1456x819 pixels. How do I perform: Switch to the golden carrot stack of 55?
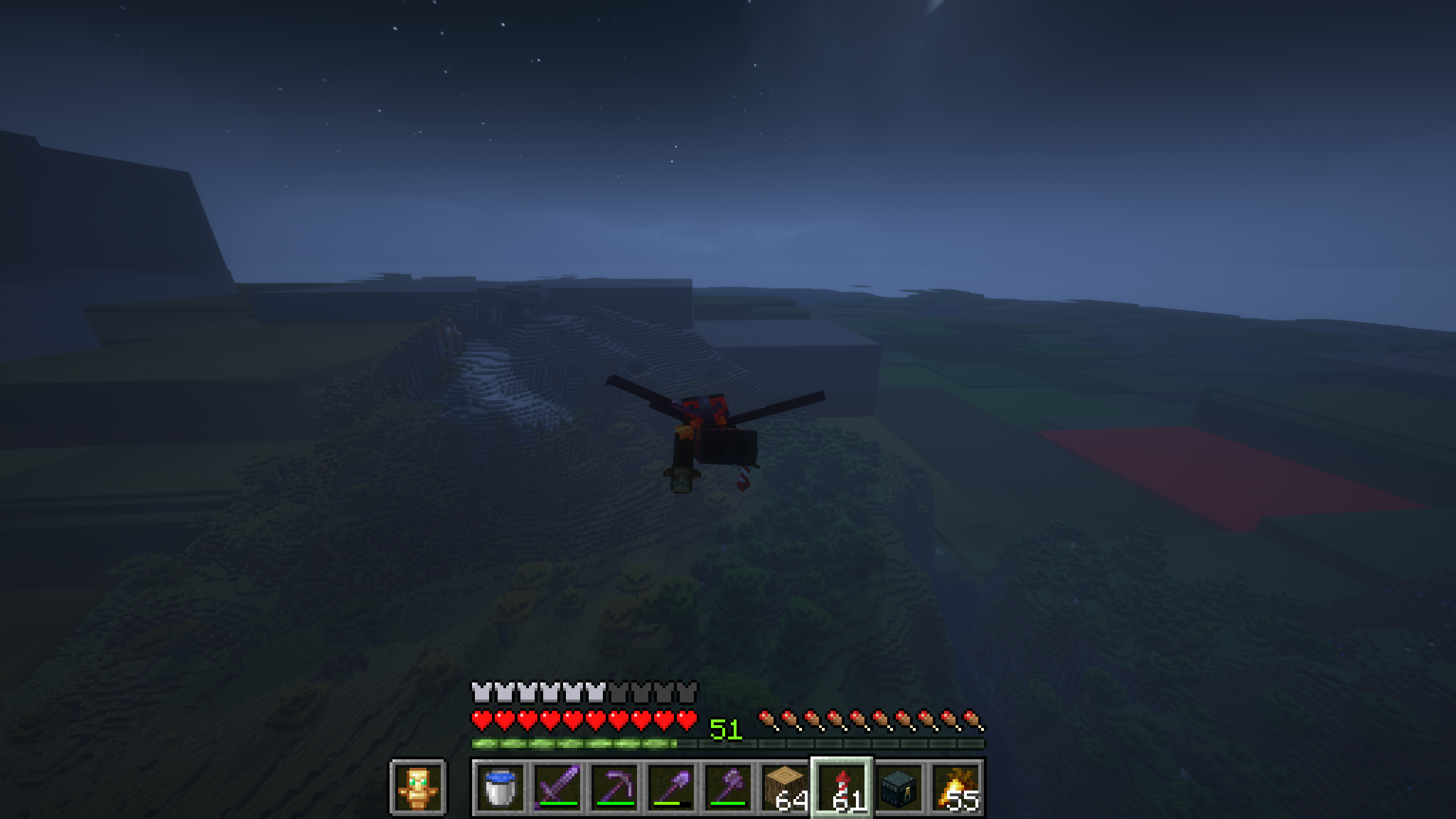click(955, 787)
